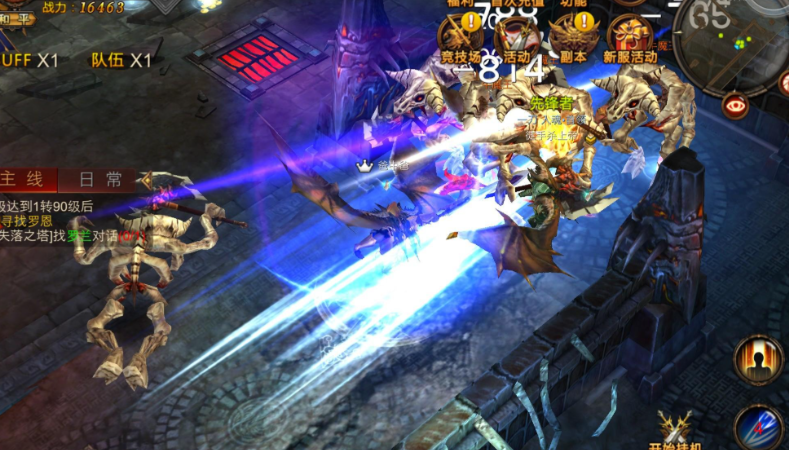This screenshot has width=789, height=450.
Task: Toggle the red eye visibility button
Action: pyautogui.click(x=736, y=103)
